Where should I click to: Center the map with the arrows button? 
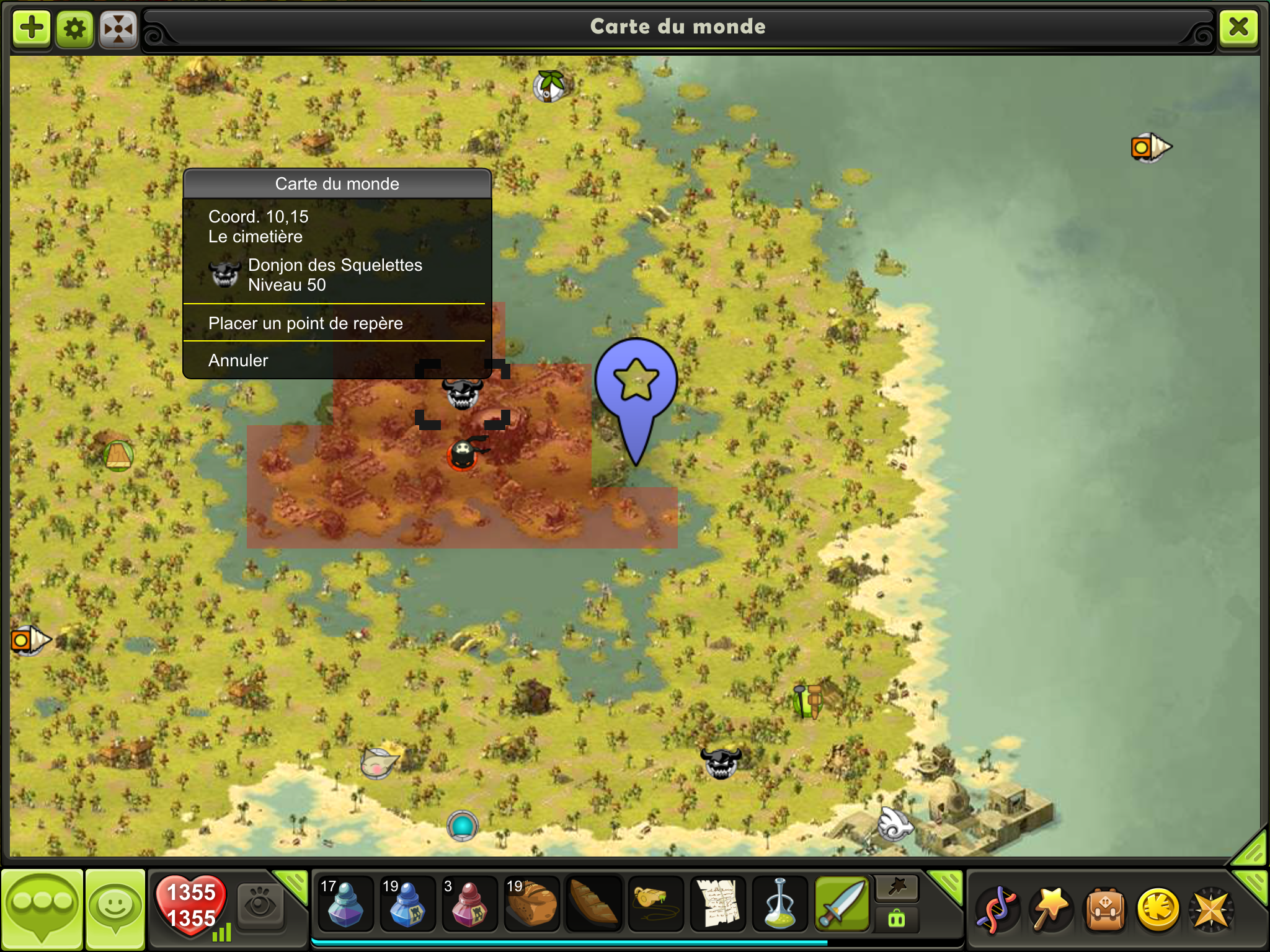[118, 28]
